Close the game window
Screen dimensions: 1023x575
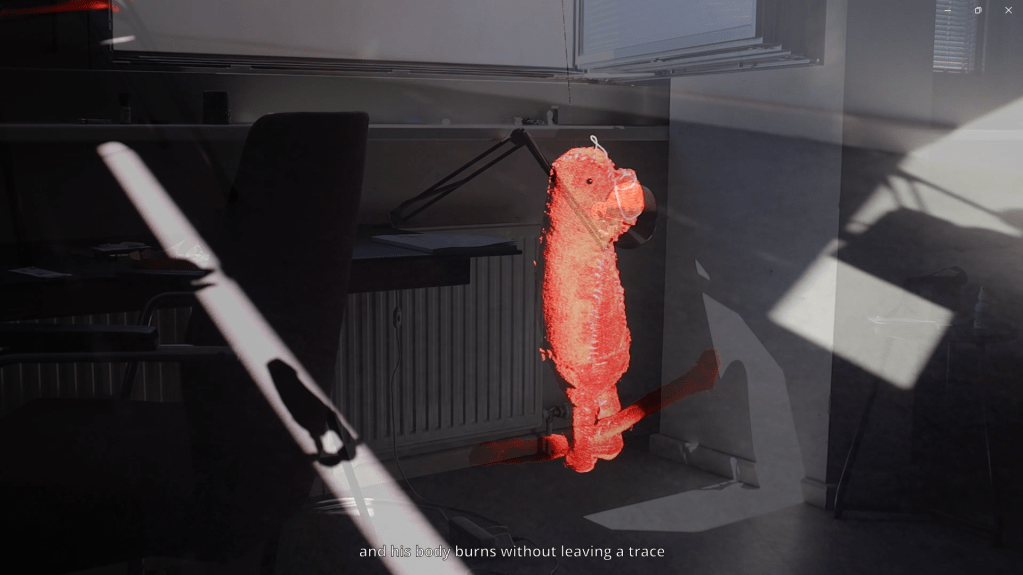(x=1007, y=10)
